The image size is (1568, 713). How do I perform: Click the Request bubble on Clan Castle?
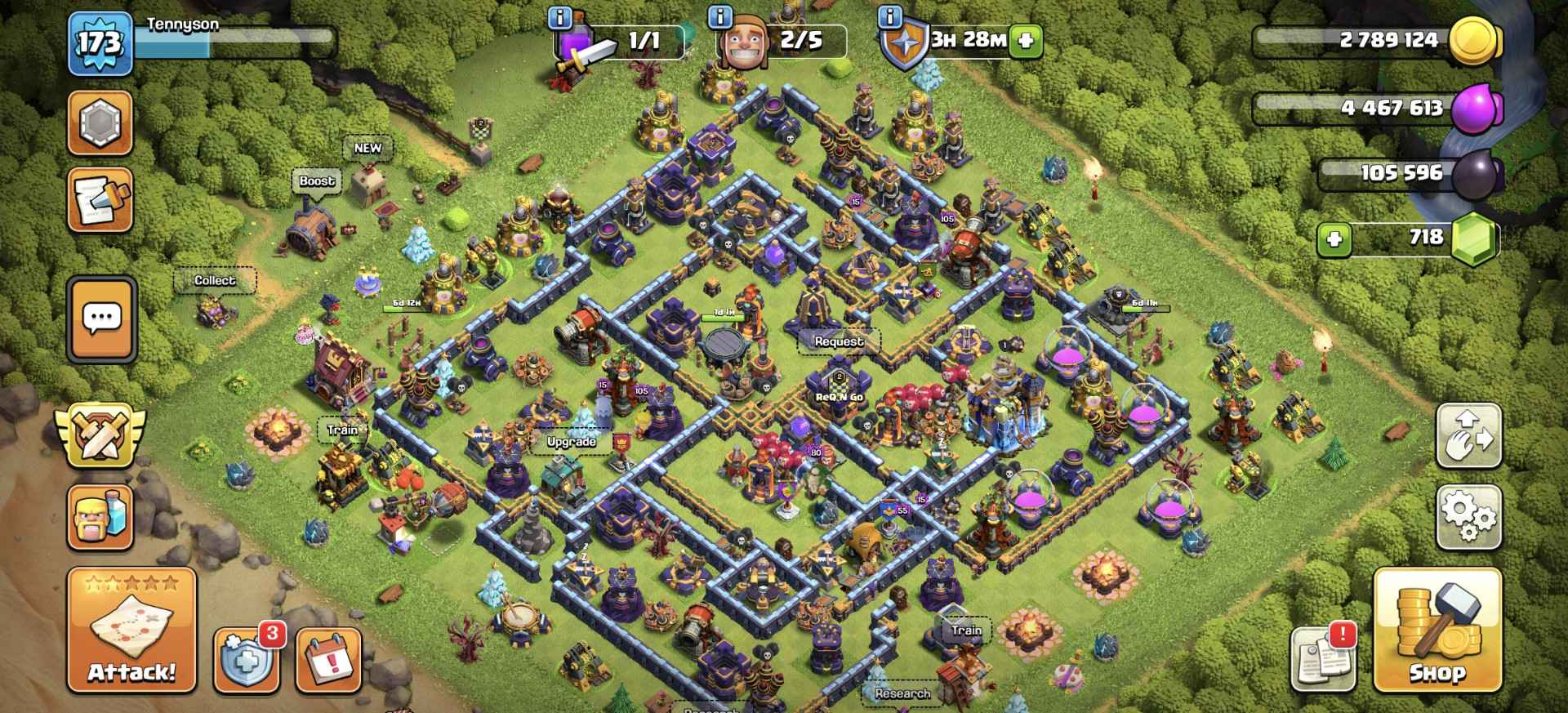coord(839,341)
